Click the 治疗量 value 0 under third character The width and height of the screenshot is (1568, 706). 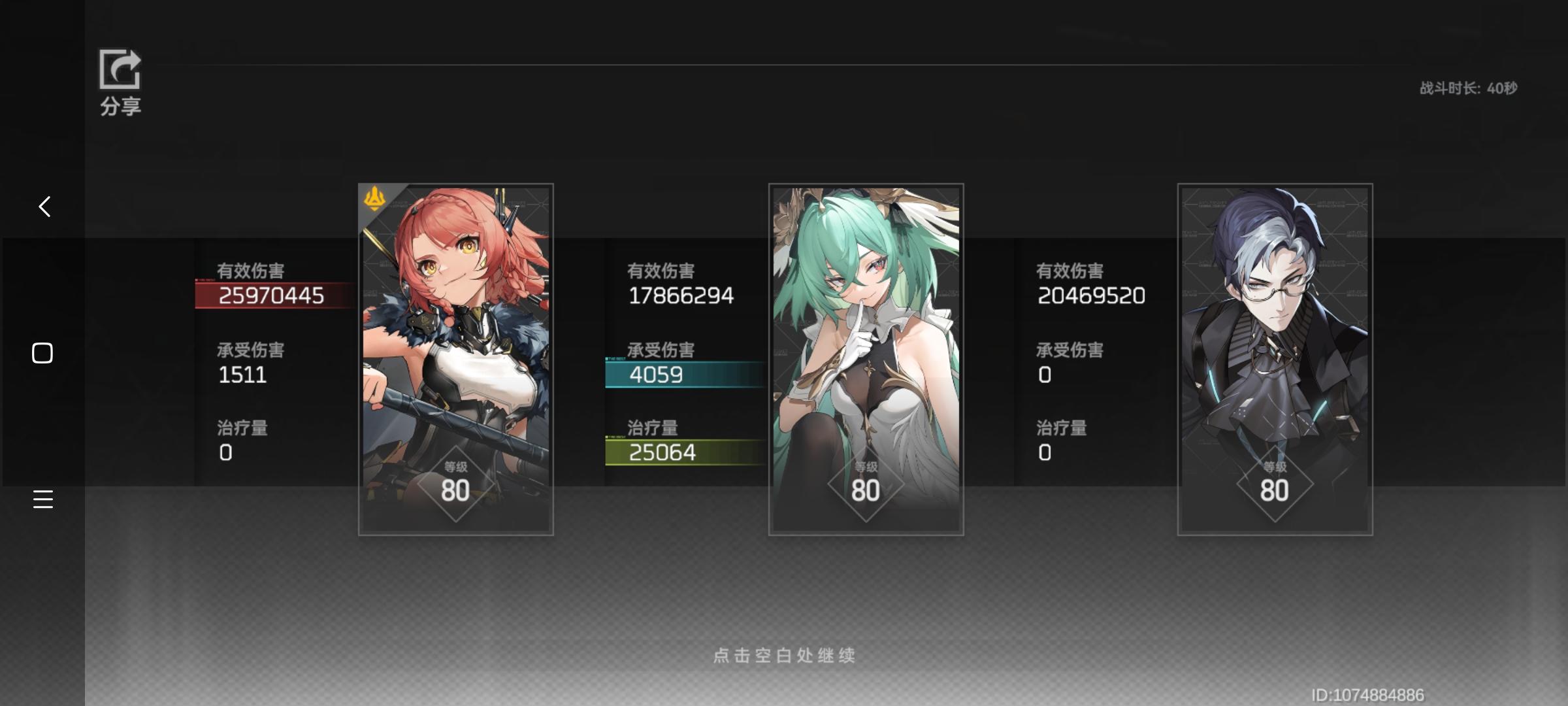(x=1044, y=452)
